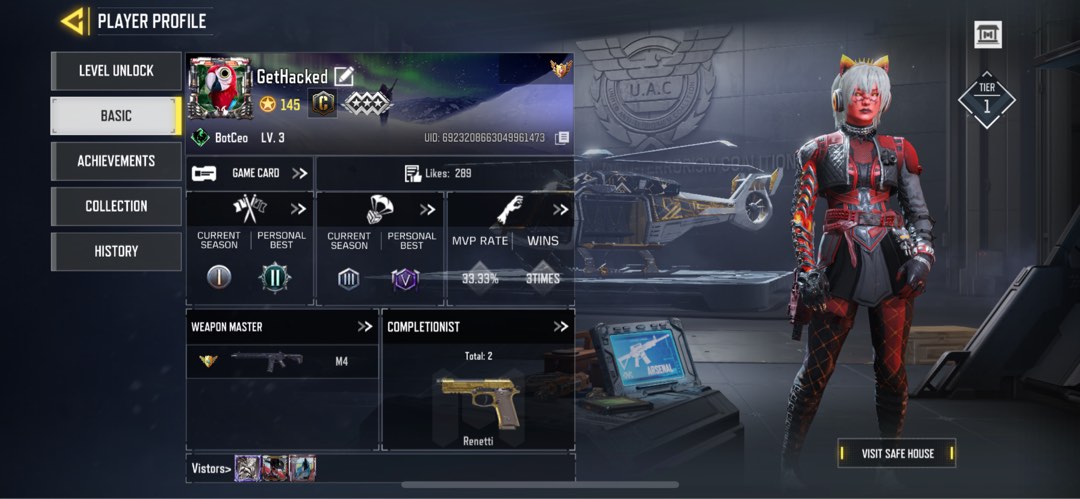Copy the player UID

click(x=562, y=137)
